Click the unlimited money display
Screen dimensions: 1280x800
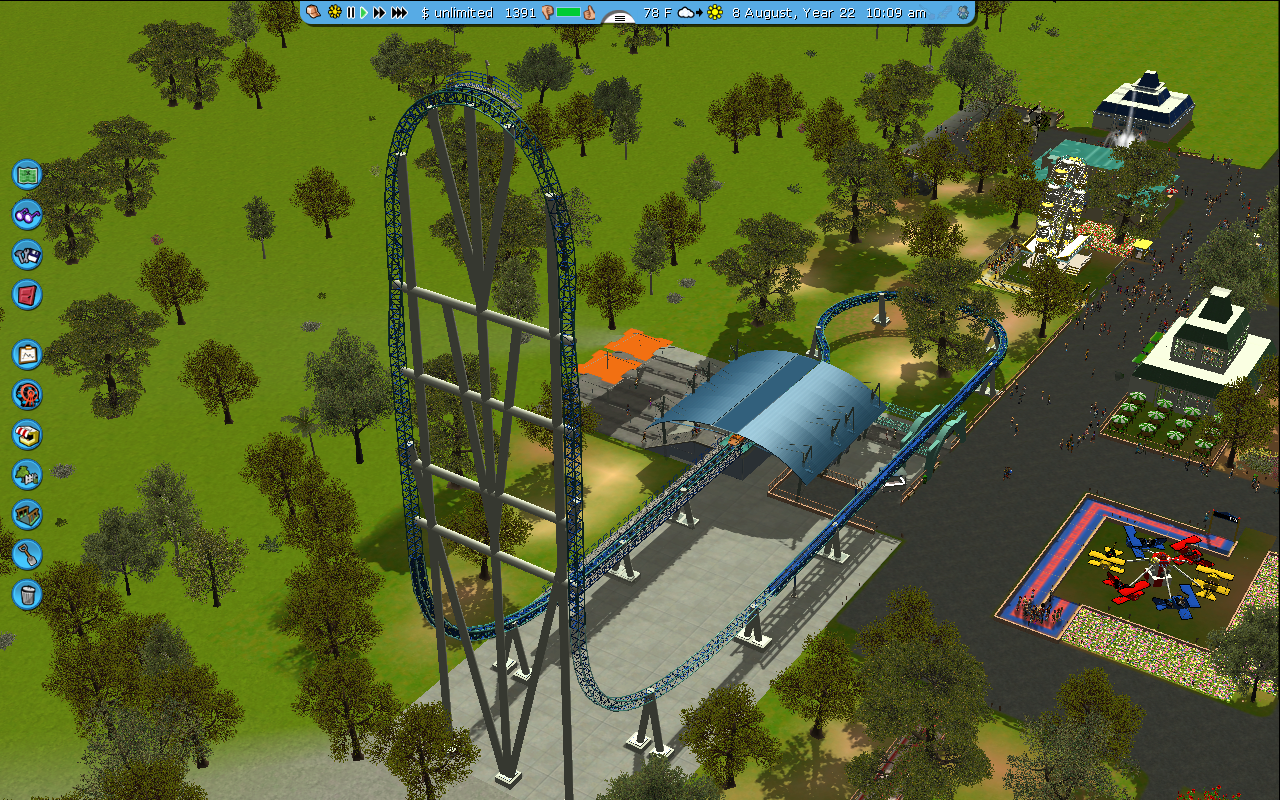tap(457, 13)
